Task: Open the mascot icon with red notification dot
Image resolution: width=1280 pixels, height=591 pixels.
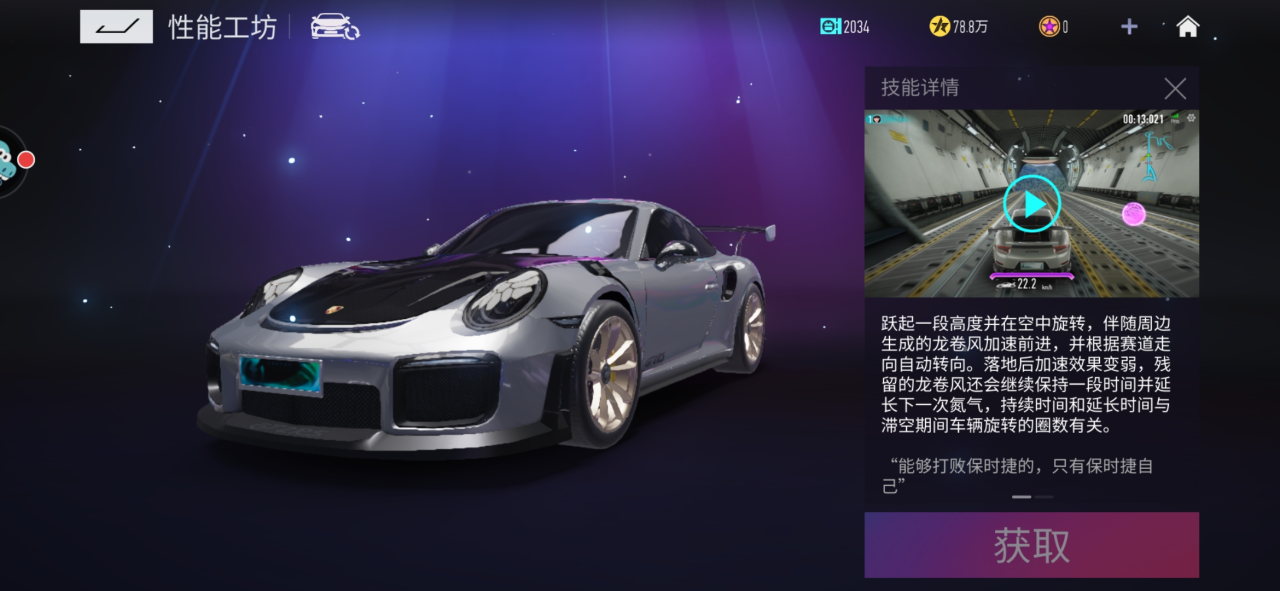Action: [x=8, y=162]
